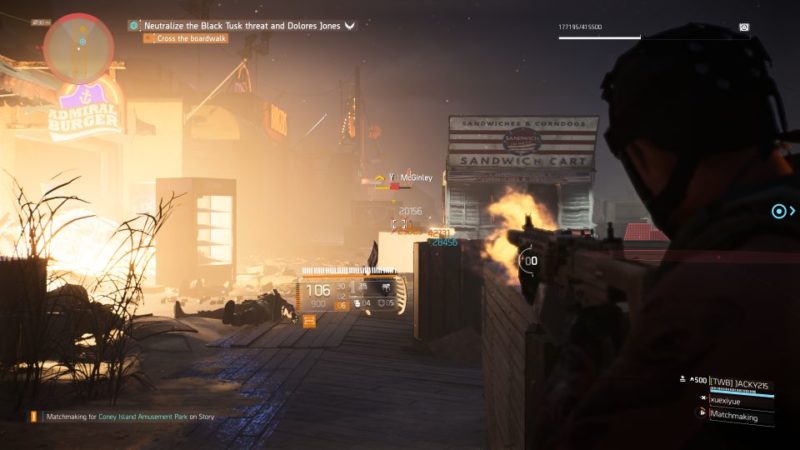Viewport: 800px width, 450px height.
Task: Open the circular minimap
Action: tap(78, 47)
